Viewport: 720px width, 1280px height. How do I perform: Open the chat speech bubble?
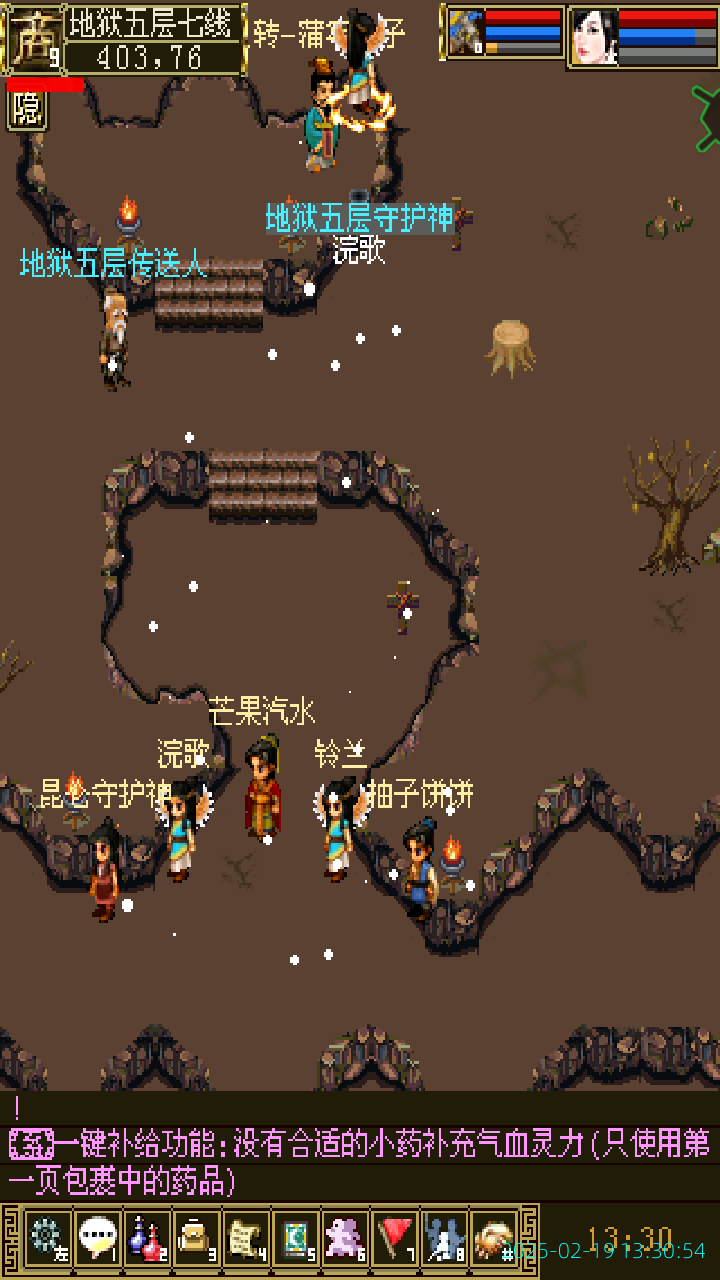tap(97, 1240)
